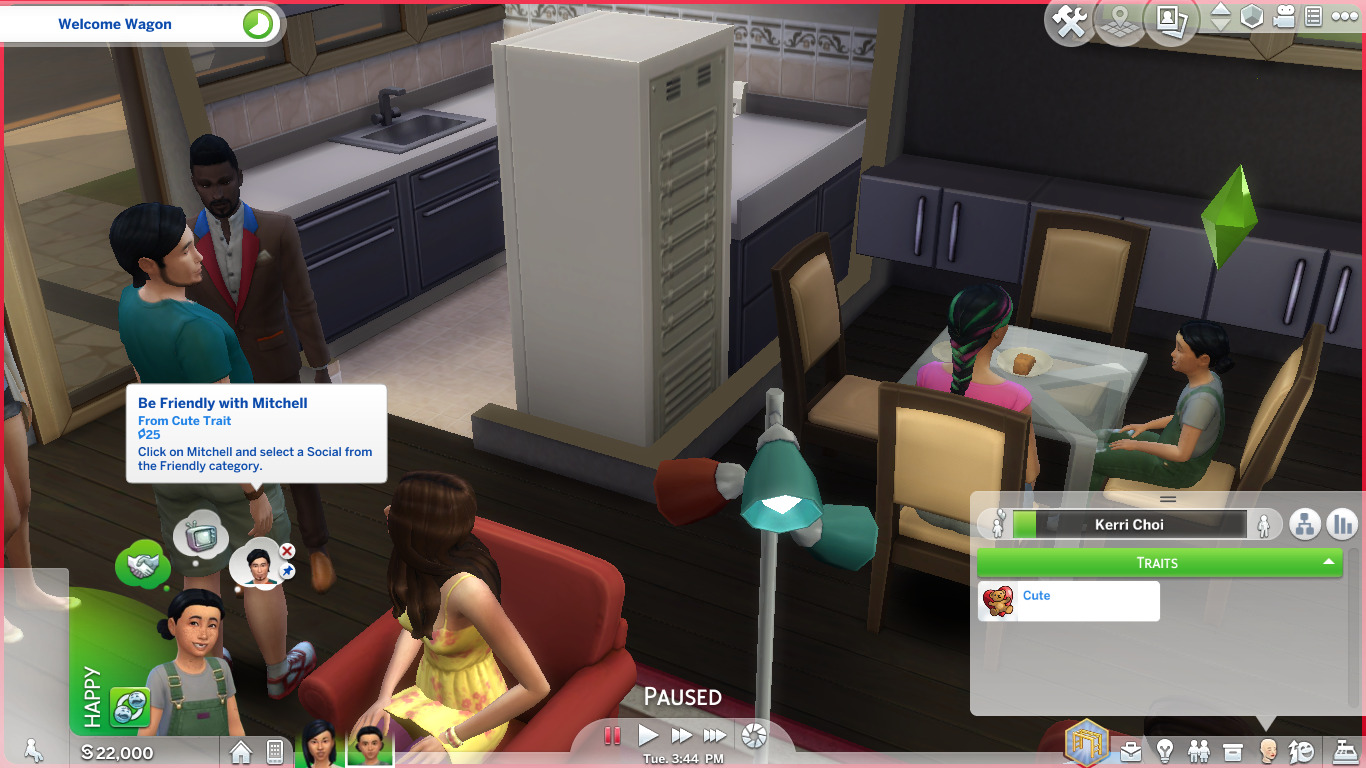
Task: Open the options menu via the ellipsis icon
Action: click(1347, 16)
